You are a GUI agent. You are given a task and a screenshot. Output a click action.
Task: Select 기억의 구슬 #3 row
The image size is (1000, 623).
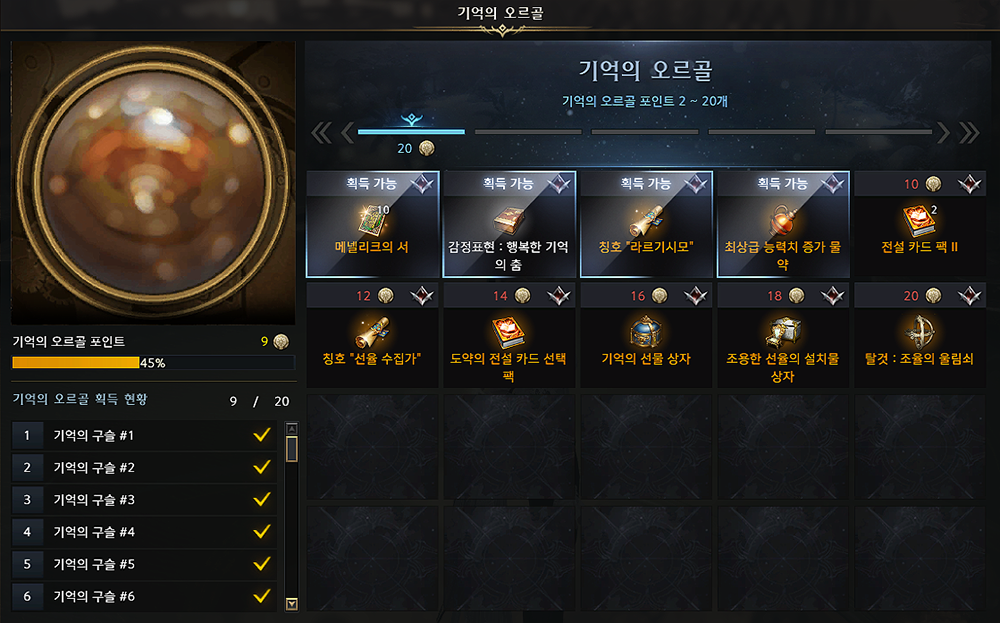[x=144, y=500]
